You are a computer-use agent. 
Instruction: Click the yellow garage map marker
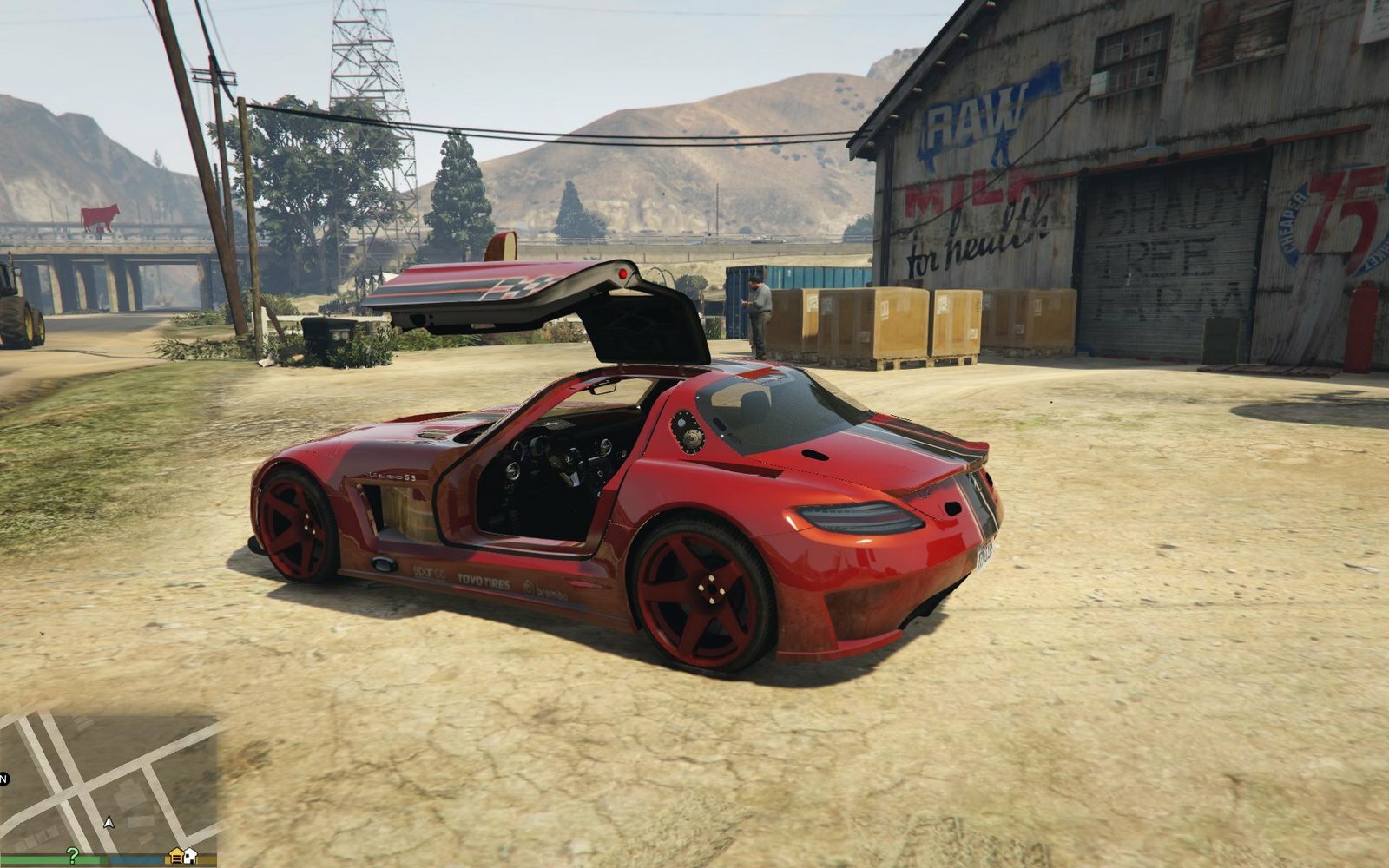click(176, 856)
